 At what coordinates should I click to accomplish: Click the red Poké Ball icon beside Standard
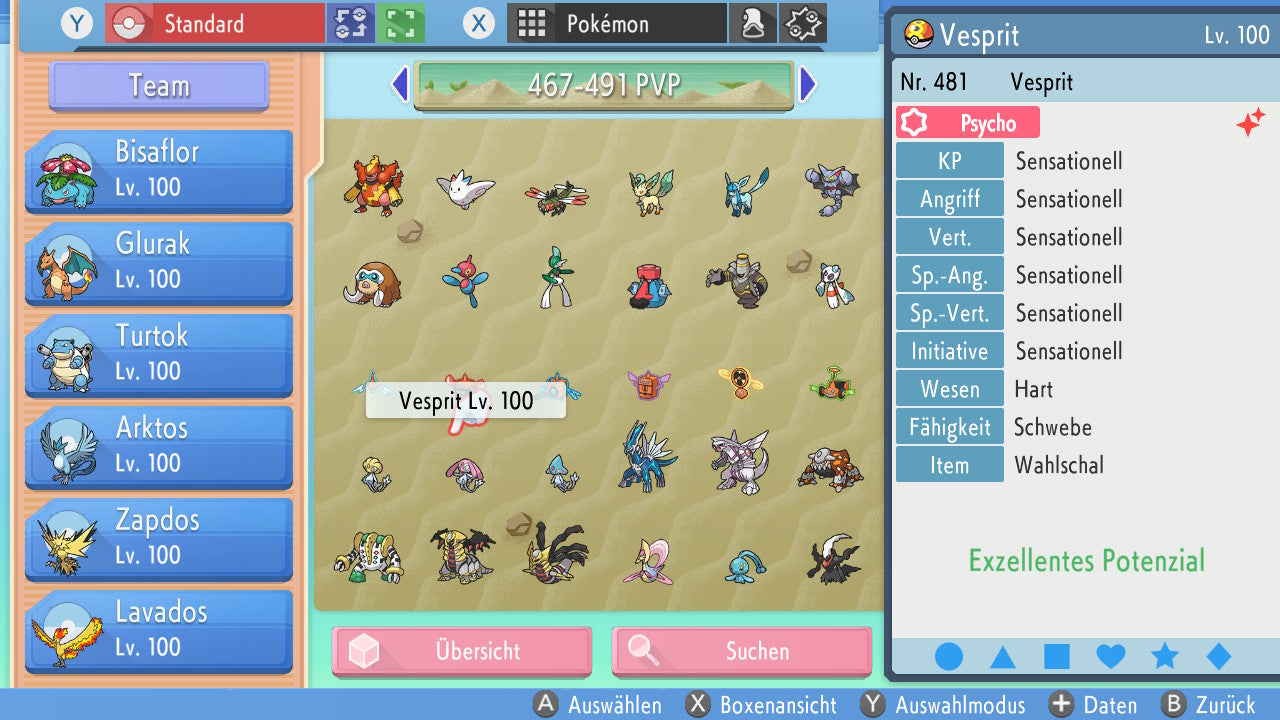click(x=128, y=22)
